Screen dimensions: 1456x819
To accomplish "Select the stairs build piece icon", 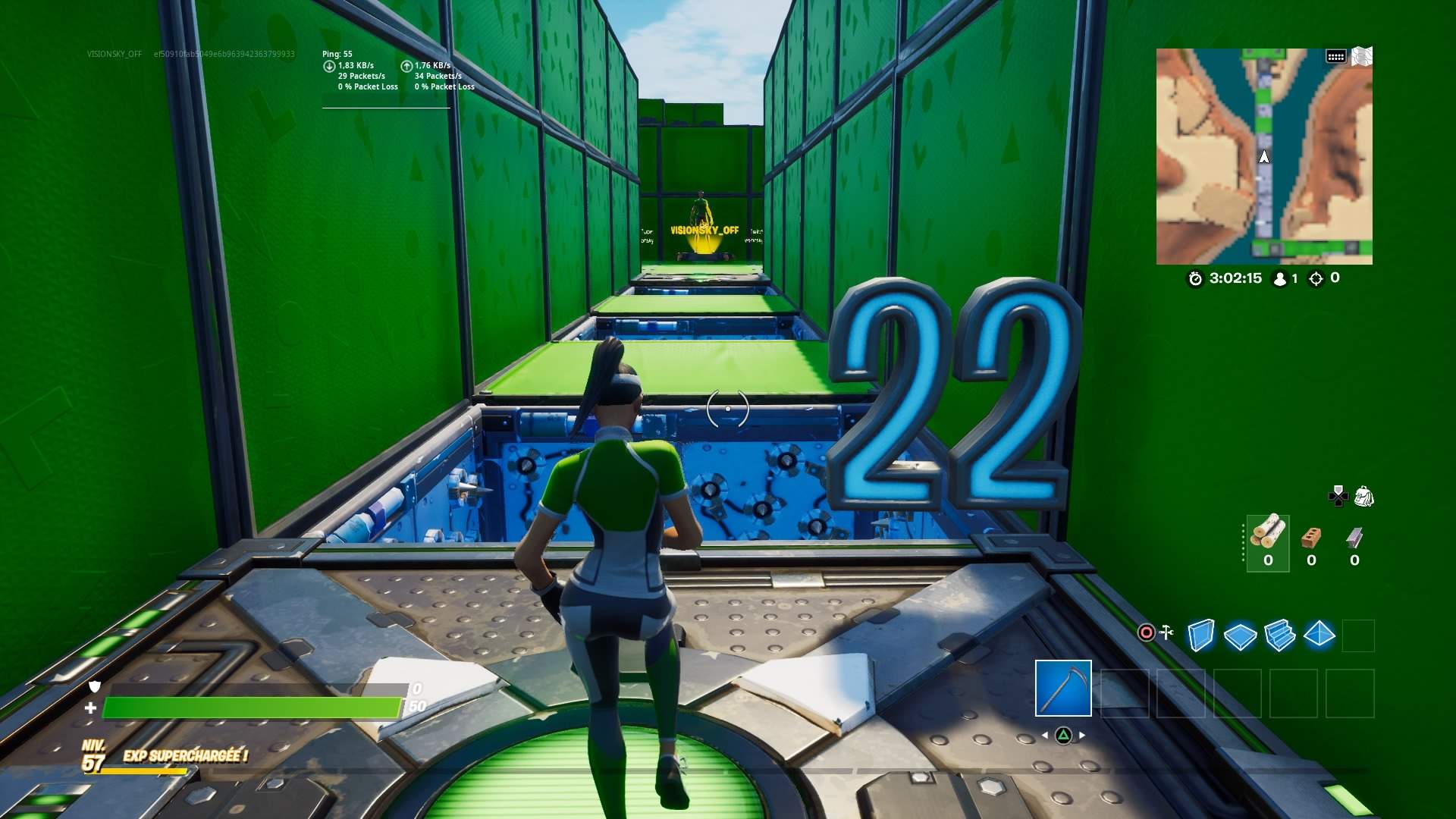I will point(1279,637).
